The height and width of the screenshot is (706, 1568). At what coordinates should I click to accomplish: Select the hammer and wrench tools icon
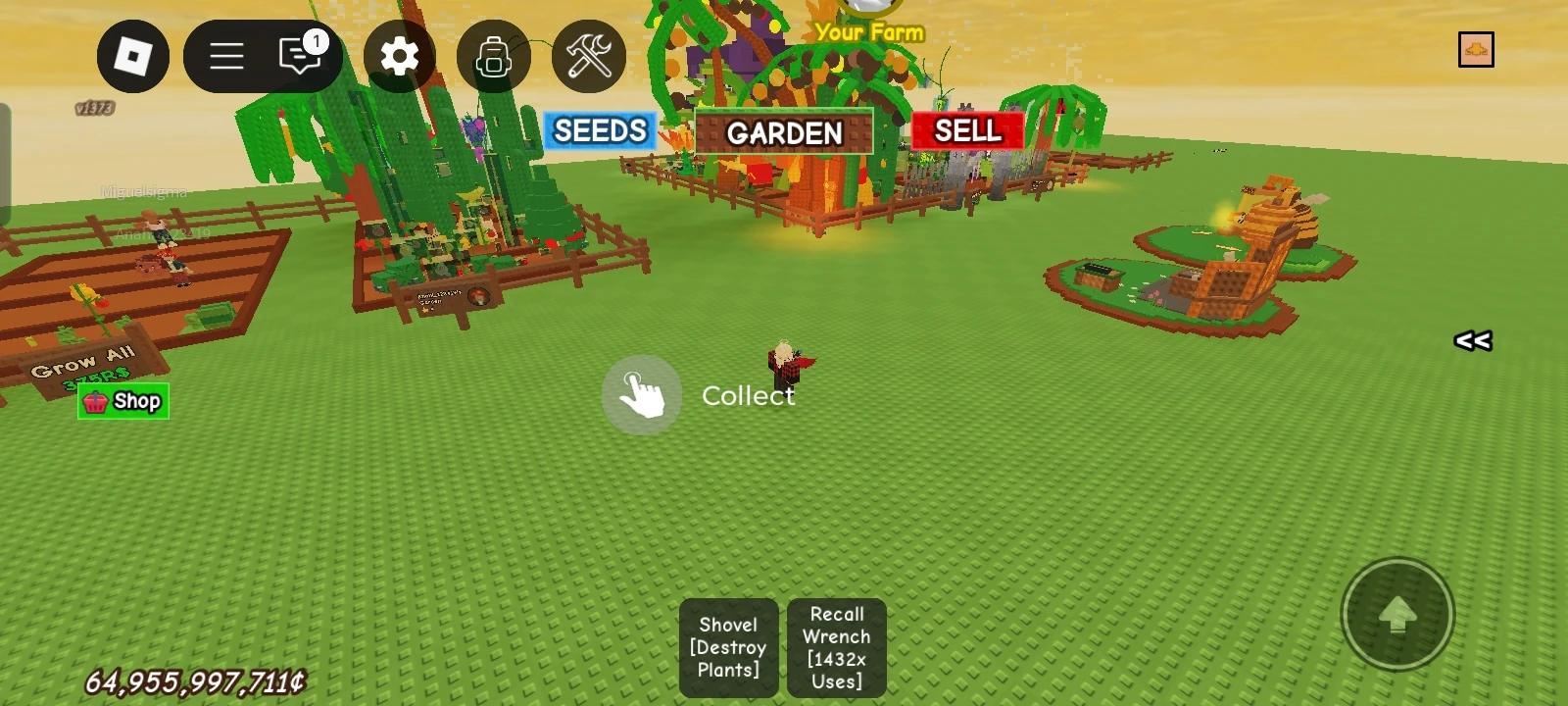(x=588, y=57)
